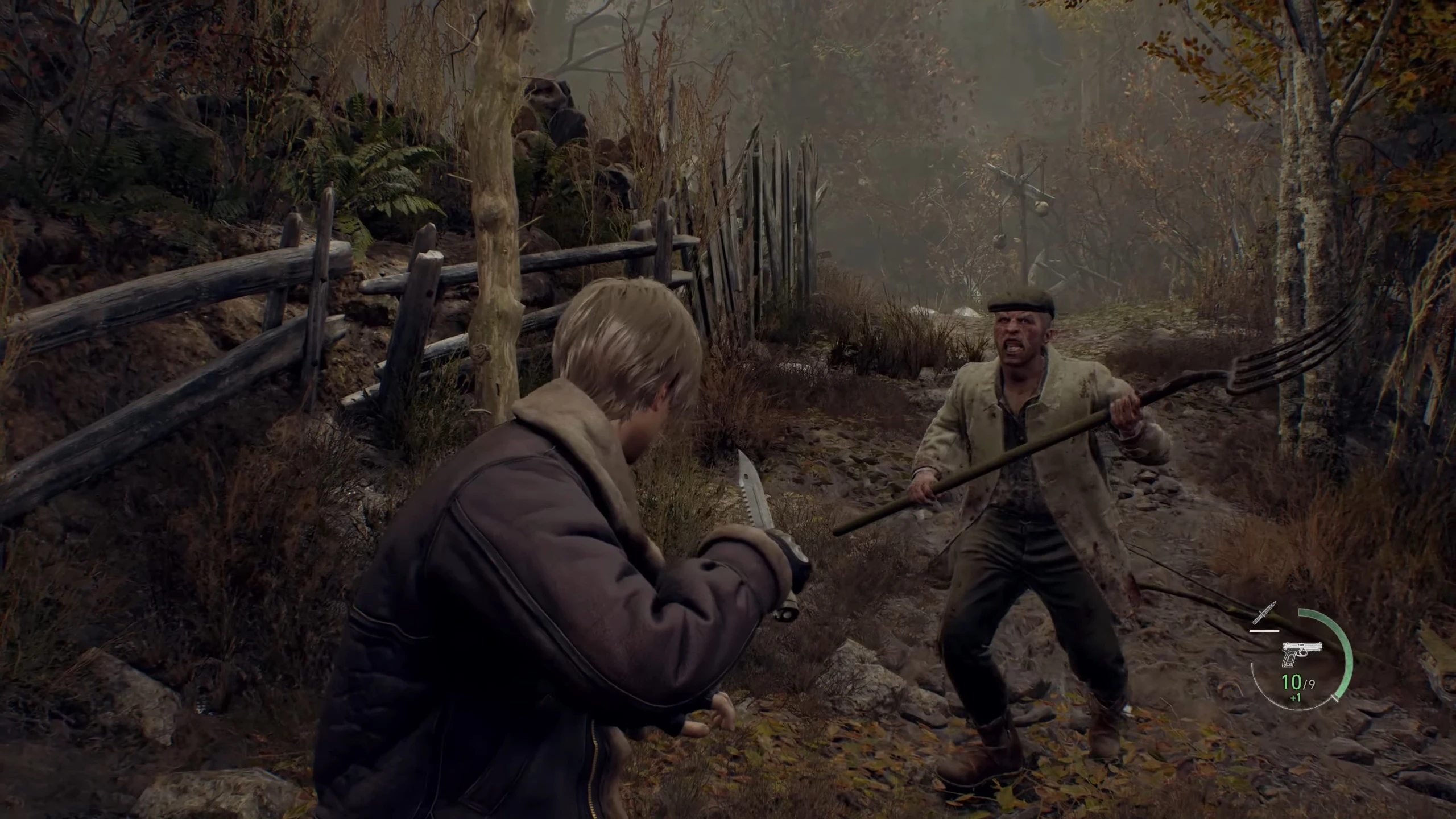Click the +1 reserve ammo indicator
Viewport: 1456px width, 819px height.
tap(1295, 698)
